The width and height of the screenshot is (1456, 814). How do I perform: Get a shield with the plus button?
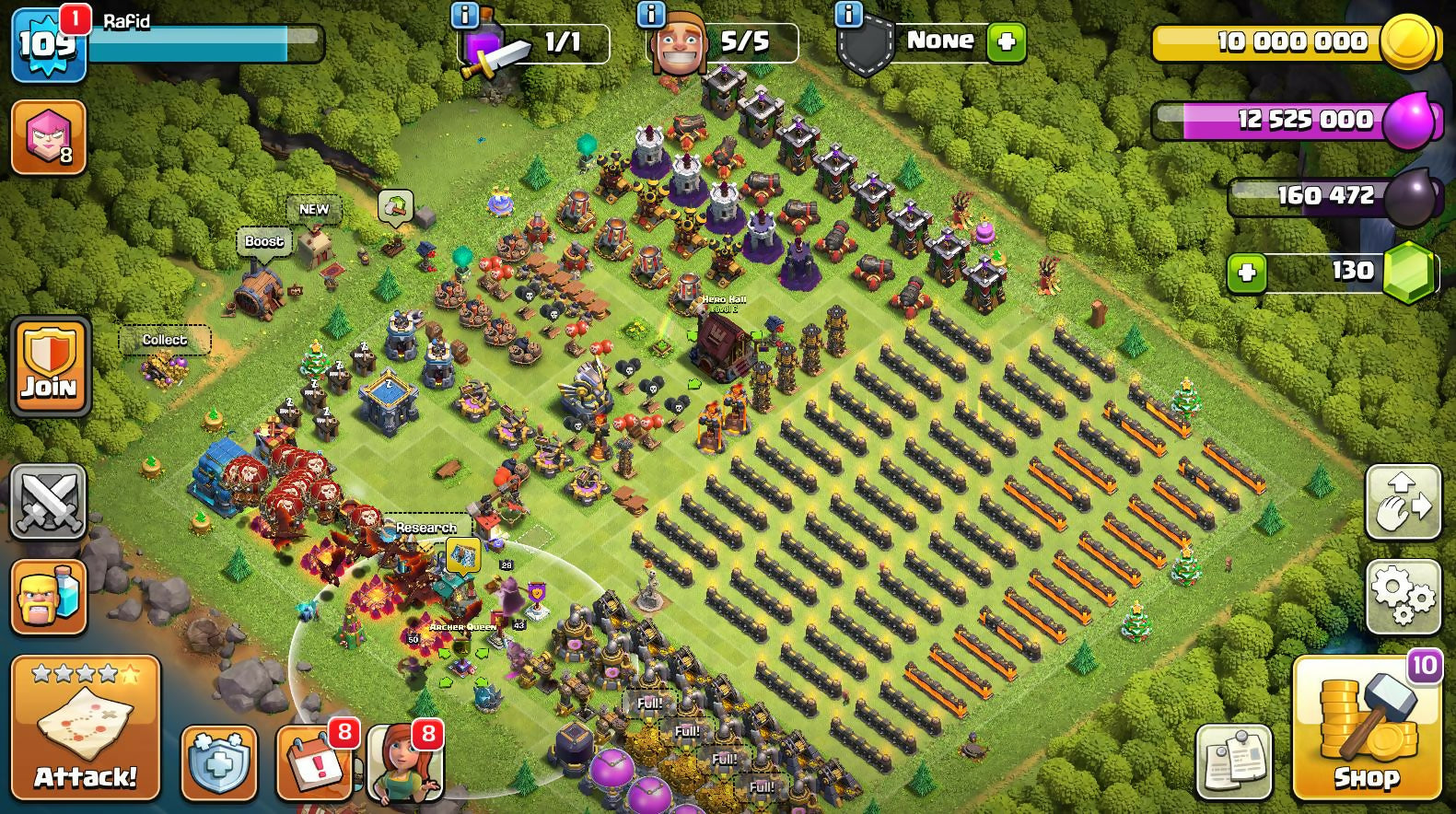pos(1006,42)
